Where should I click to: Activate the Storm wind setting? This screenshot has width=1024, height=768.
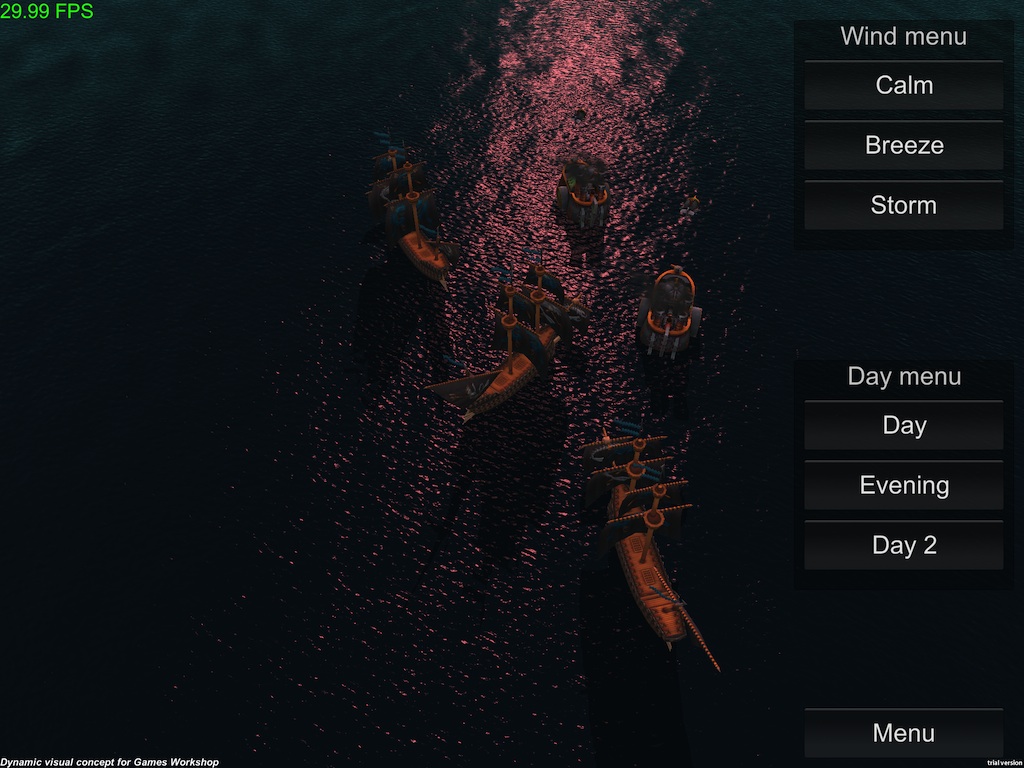(x=904, y=206)
